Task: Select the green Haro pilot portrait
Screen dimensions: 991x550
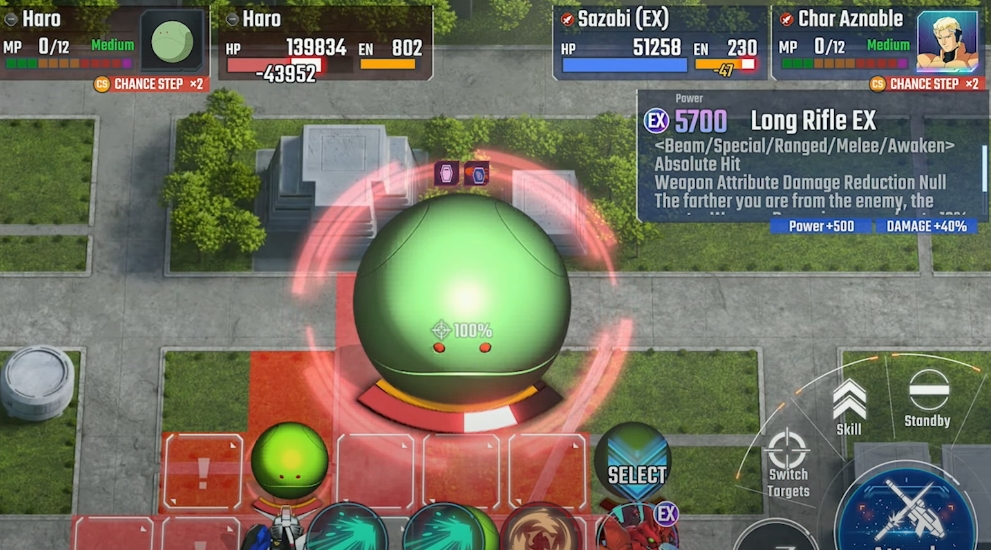Action: (x=172, y=42)
